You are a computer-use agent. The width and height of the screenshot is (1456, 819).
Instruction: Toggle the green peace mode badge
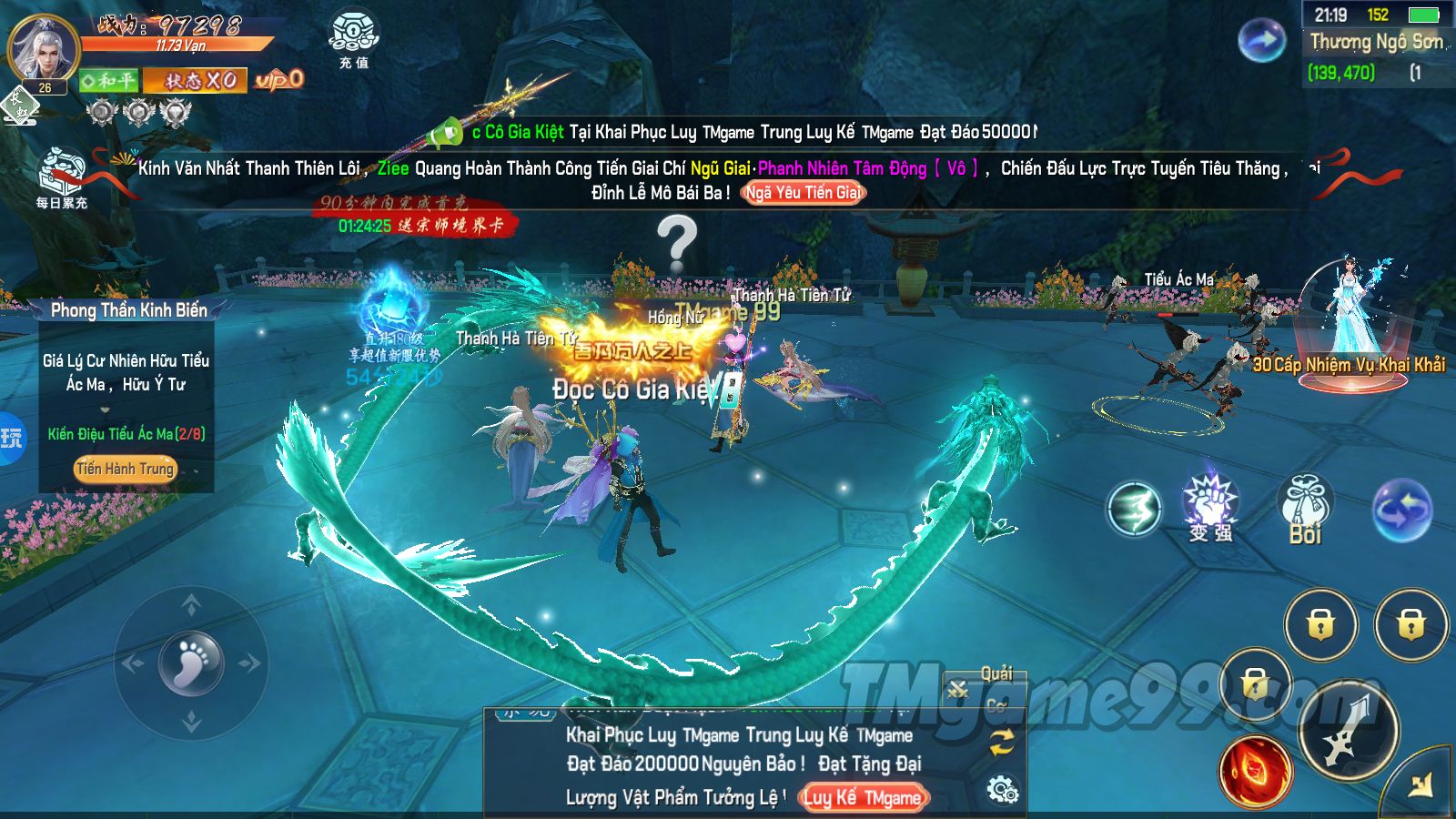[x=108, y=81]
